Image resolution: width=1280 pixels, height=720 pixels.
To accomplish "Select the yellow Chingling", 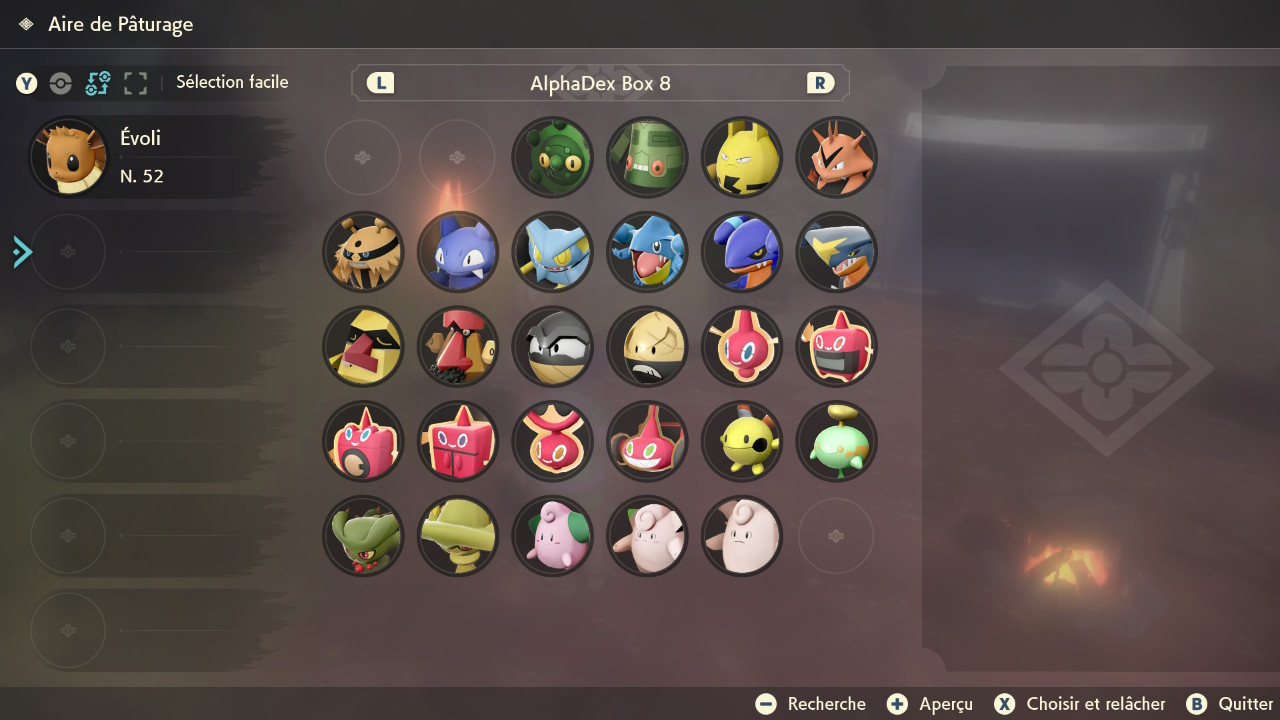I will coord(742,442).
